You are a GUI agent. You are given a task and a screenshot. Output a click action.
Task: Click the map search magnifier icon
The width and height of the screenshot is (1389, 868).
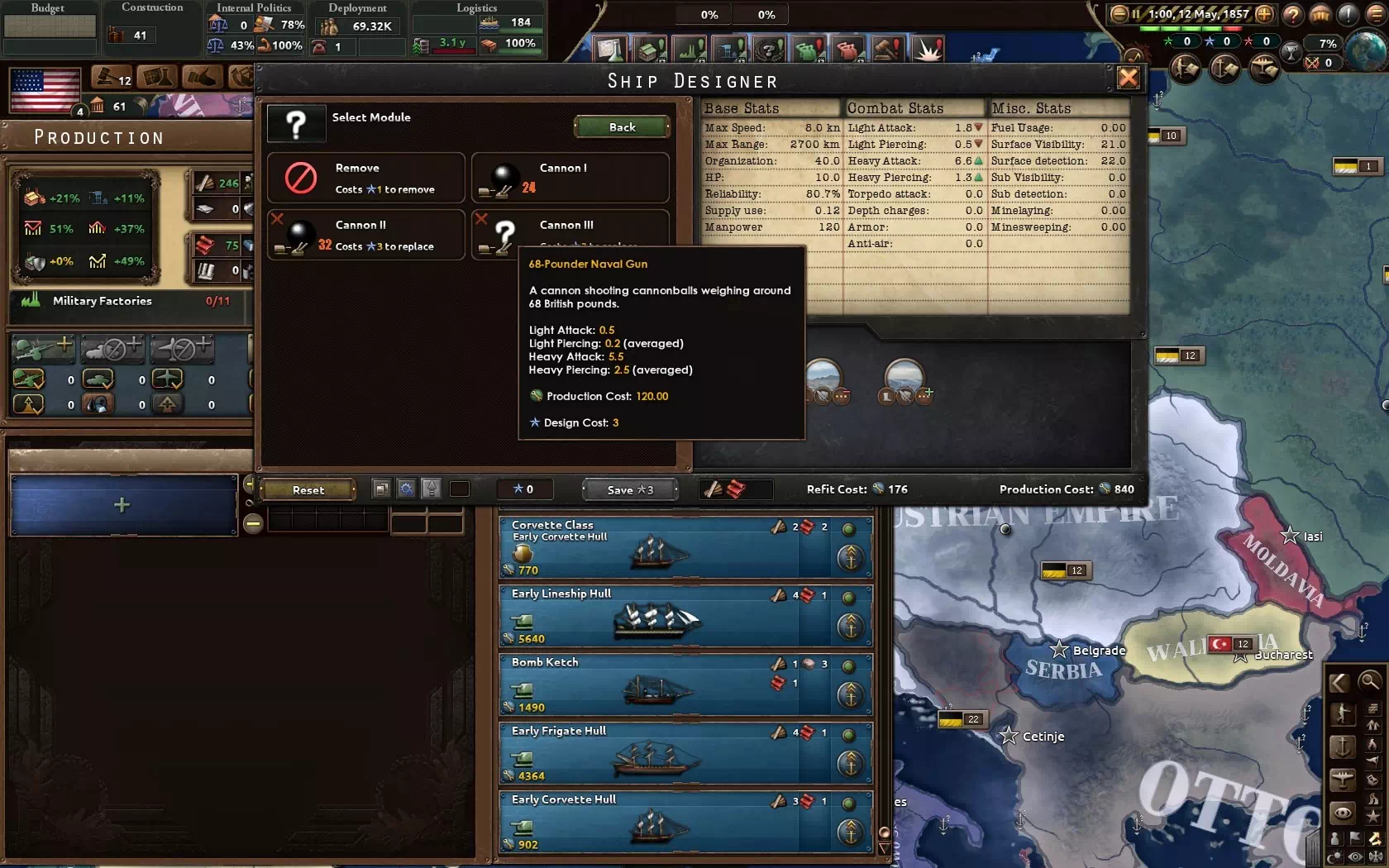(1369, 682)
